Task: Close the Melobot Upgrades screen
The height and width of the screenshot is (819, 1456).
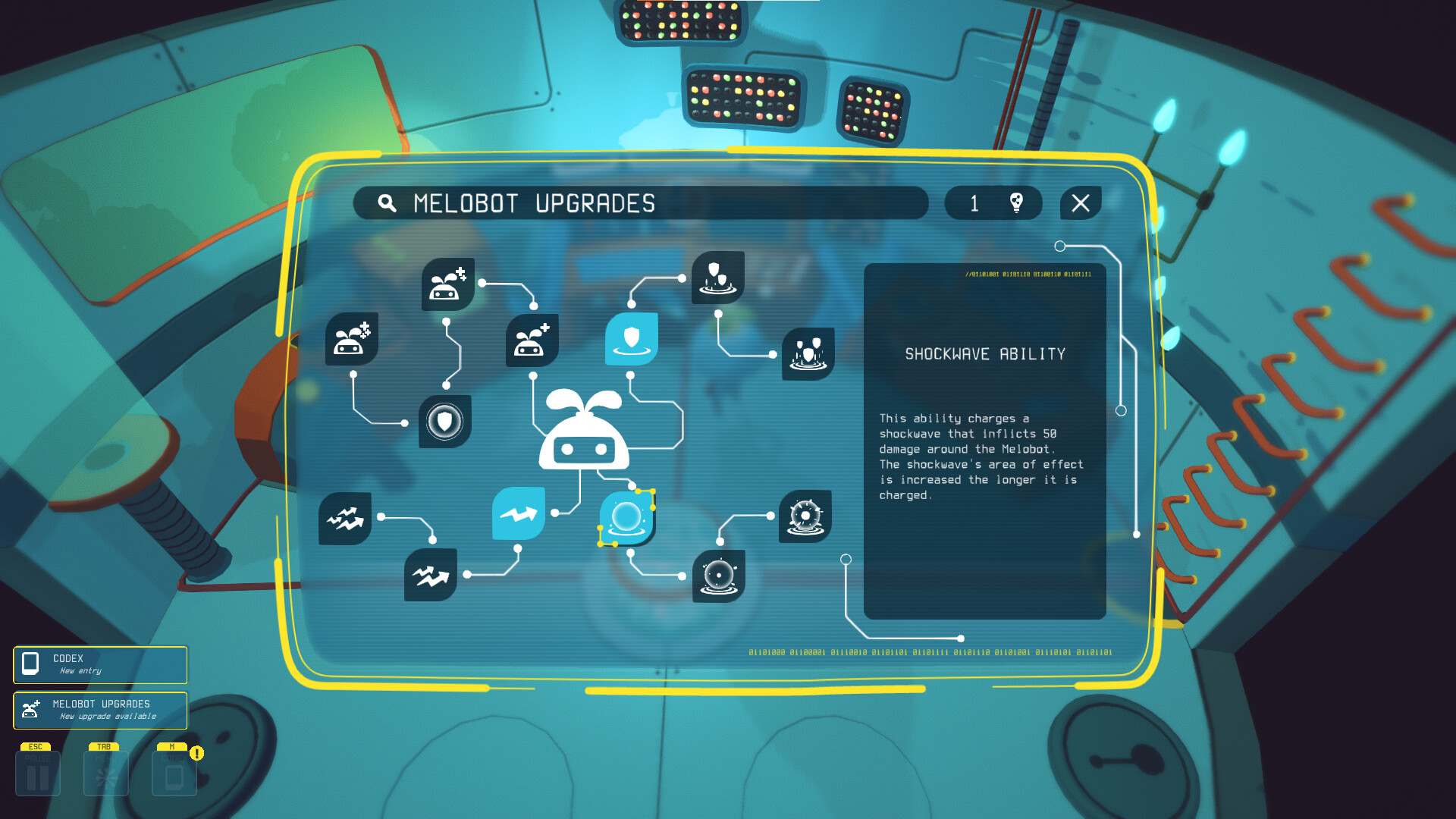Action: (1080, 203)
